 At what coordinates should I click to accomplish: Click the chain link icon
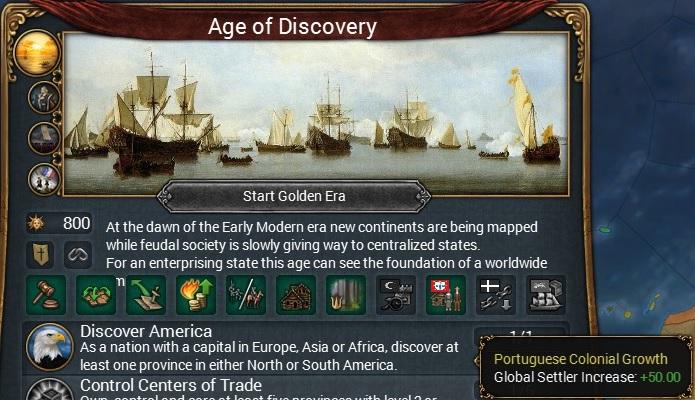click(x=77, y=253)
